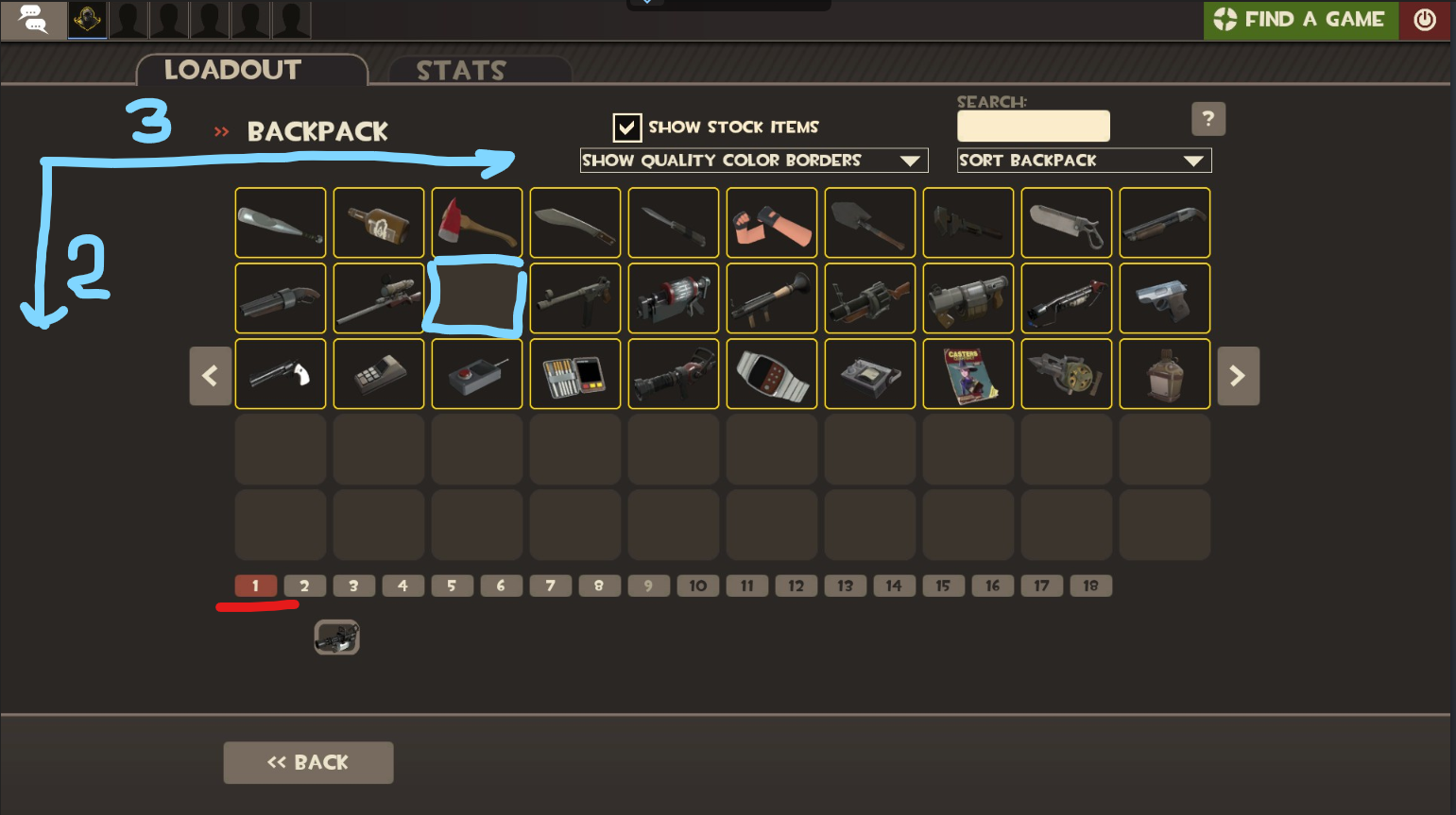Switch to the STATS tab

(x=460, y=69)
